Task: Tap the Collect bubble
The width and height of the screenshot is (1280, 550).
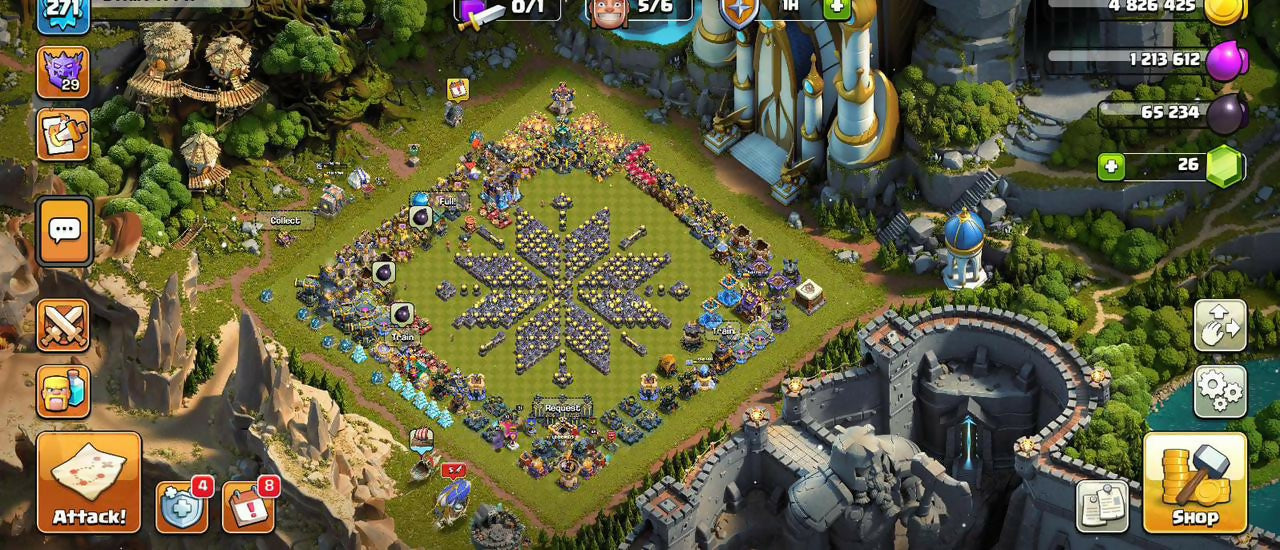Action: tap(285, 220)
